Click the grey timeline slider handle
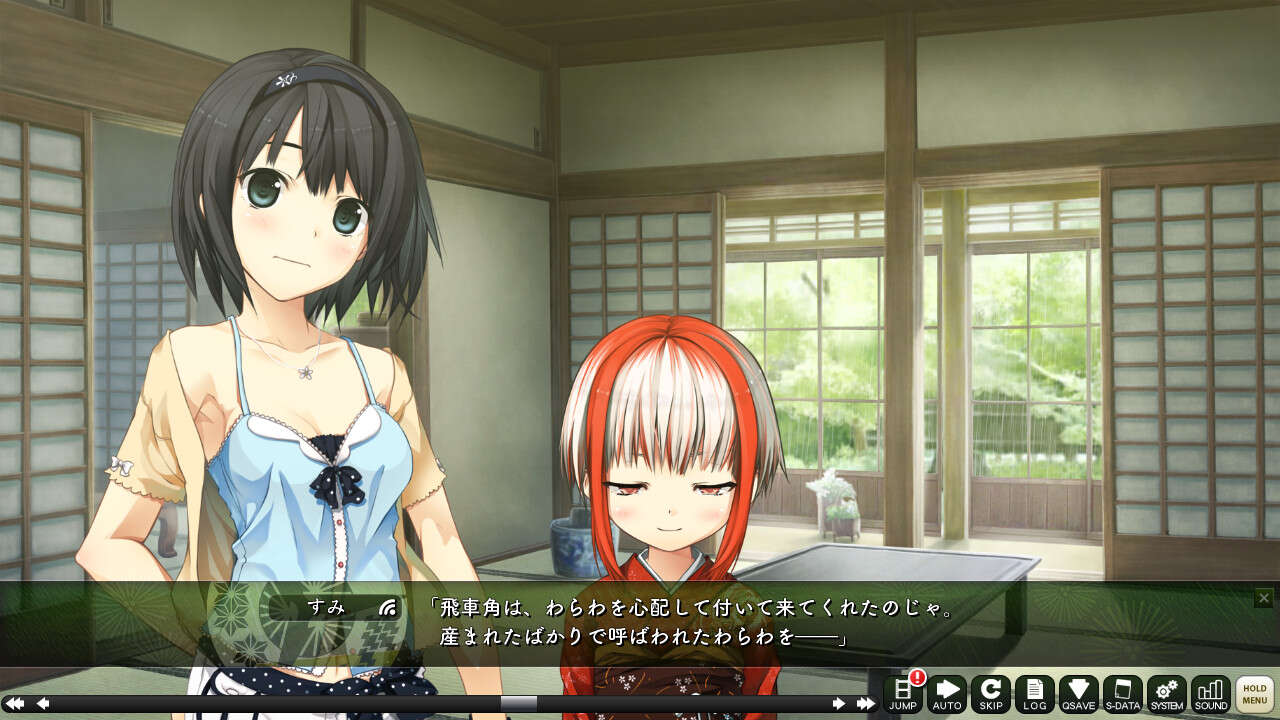The height and width of the screenshot is (720, 1280). pyautogui.click(x=518, y=704)
